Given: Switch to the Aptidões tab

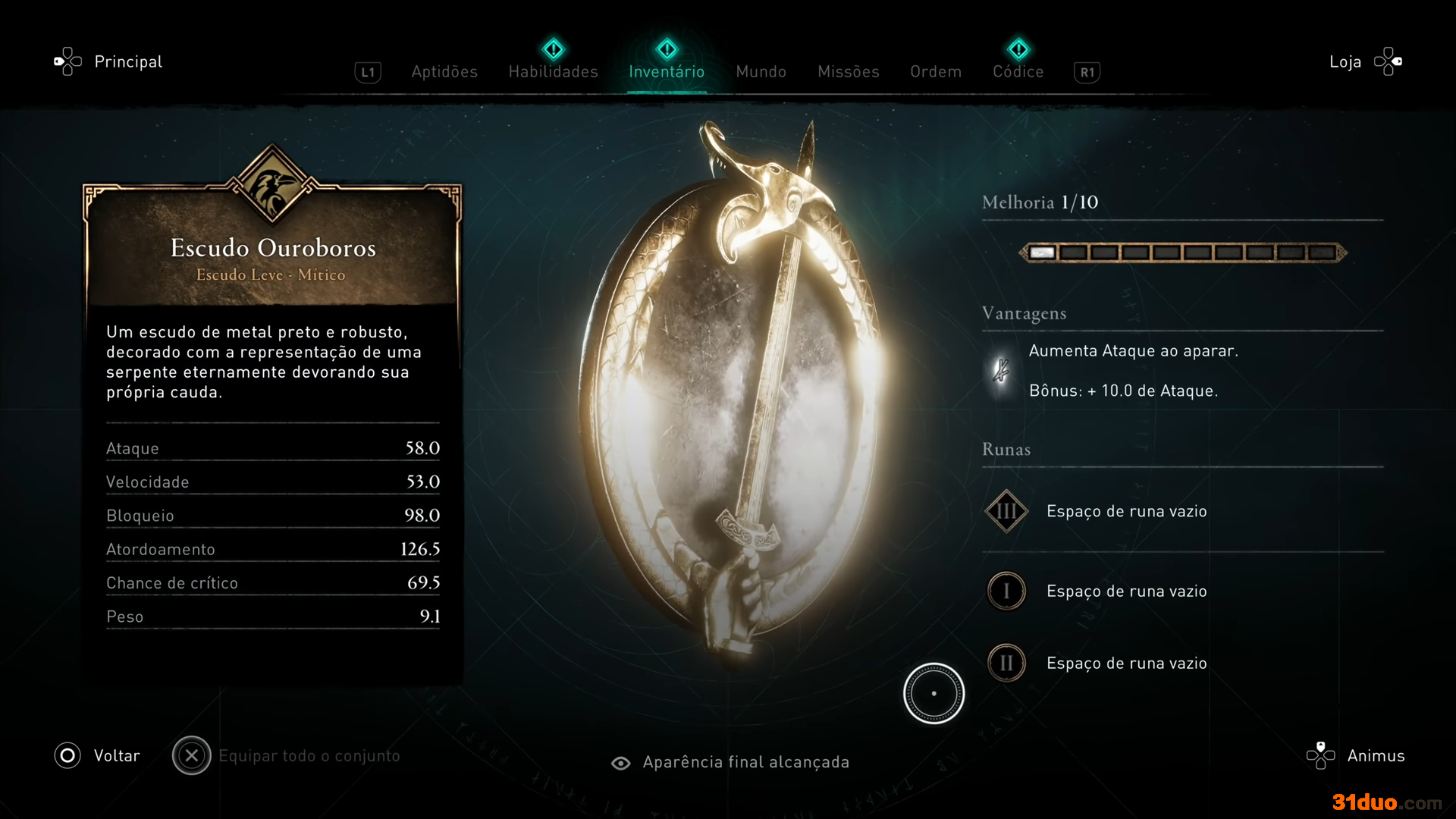Looking at the screenshot, I should pyautogui.click(x=444, y=71).
